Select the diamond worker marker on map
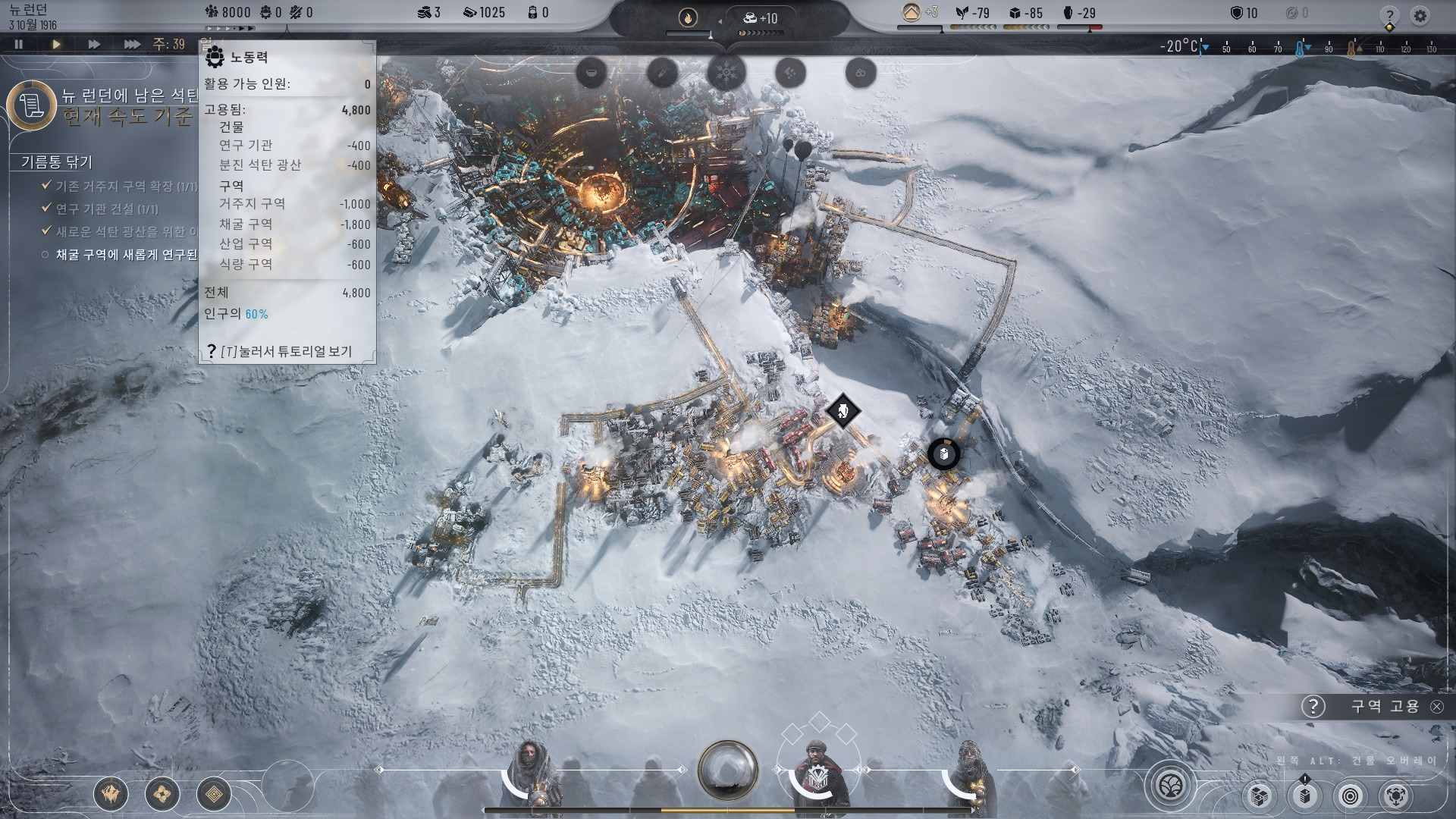Viewport: 1456px width, 819px height. pyautogui.click(x=842, y=412)
